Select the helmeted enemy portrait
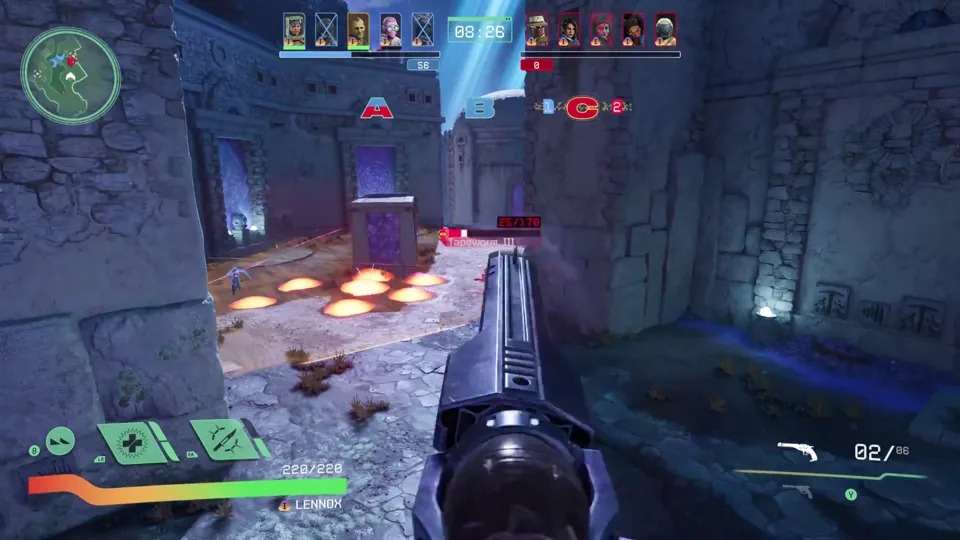 point(665,29)
